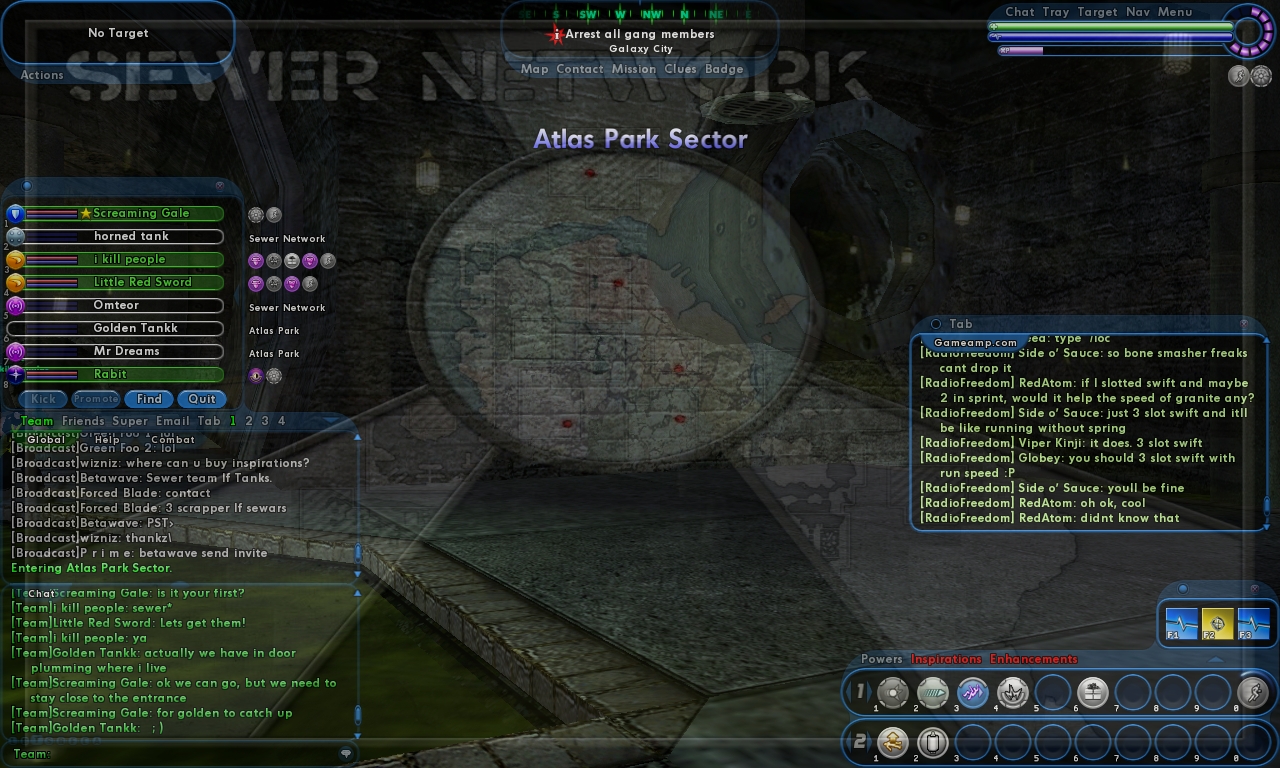The width and height of the screenshot is (1280, 768).
Task: Switch to the Friends tab
Action: click(83, 421)
